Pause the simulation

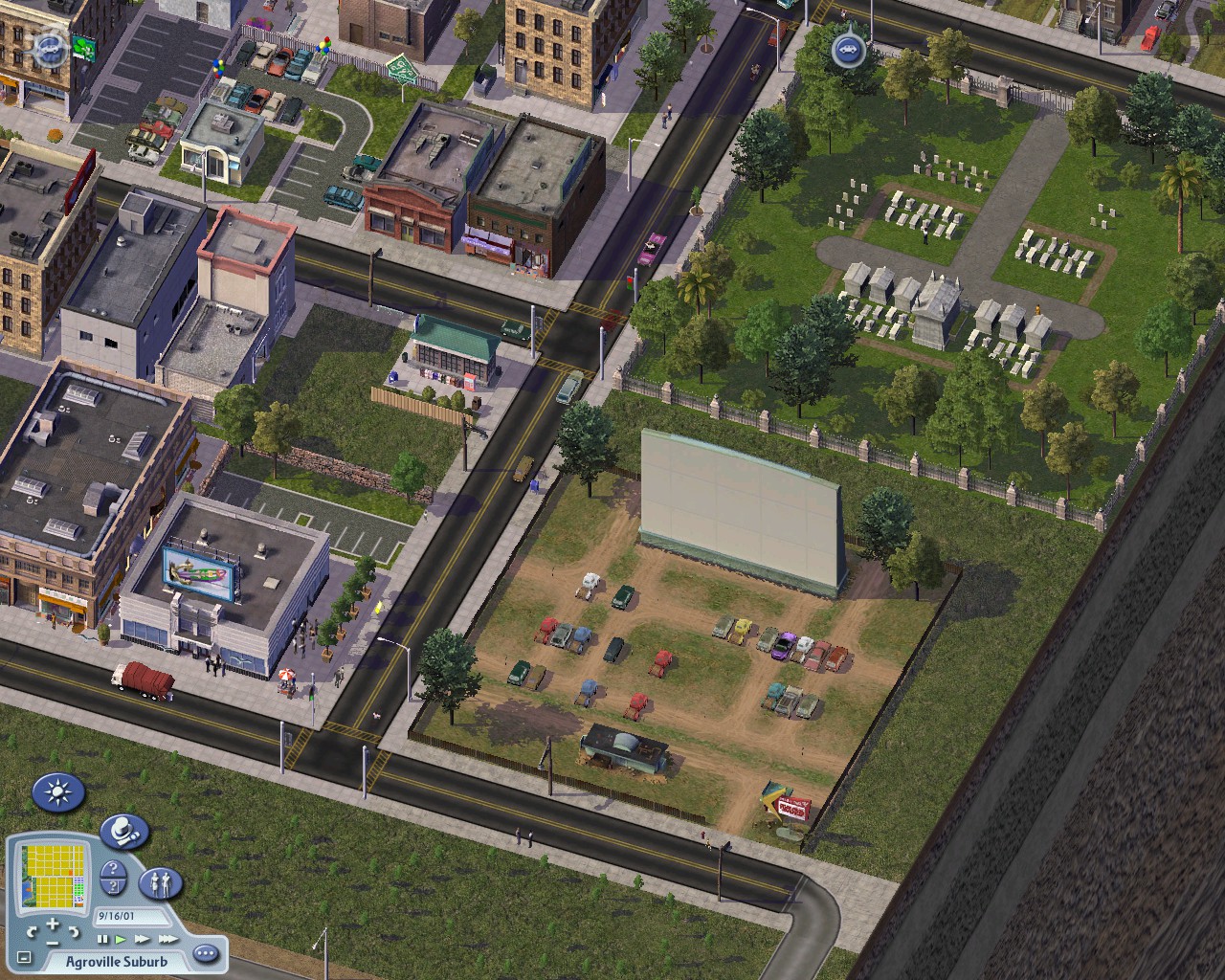pos(103,940)
